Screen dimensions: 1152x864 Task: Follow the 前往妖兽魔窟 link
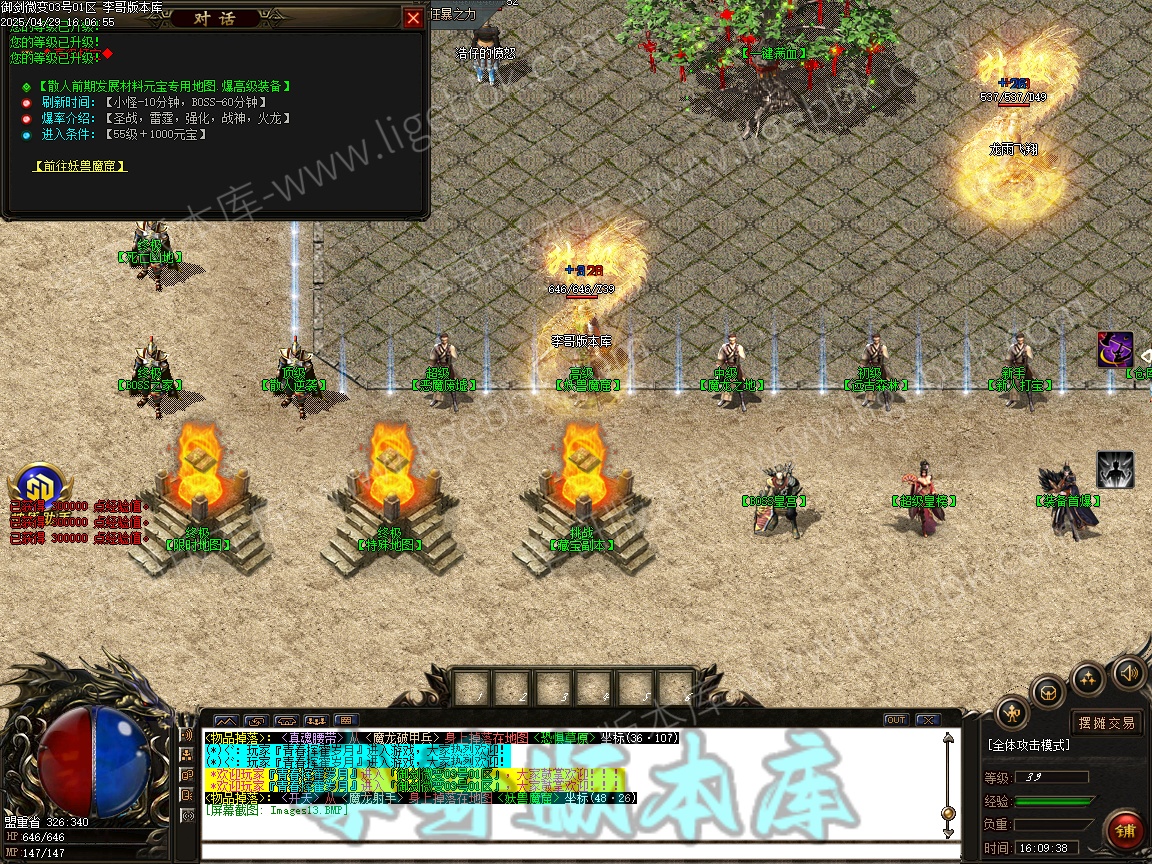pos(80,166)
